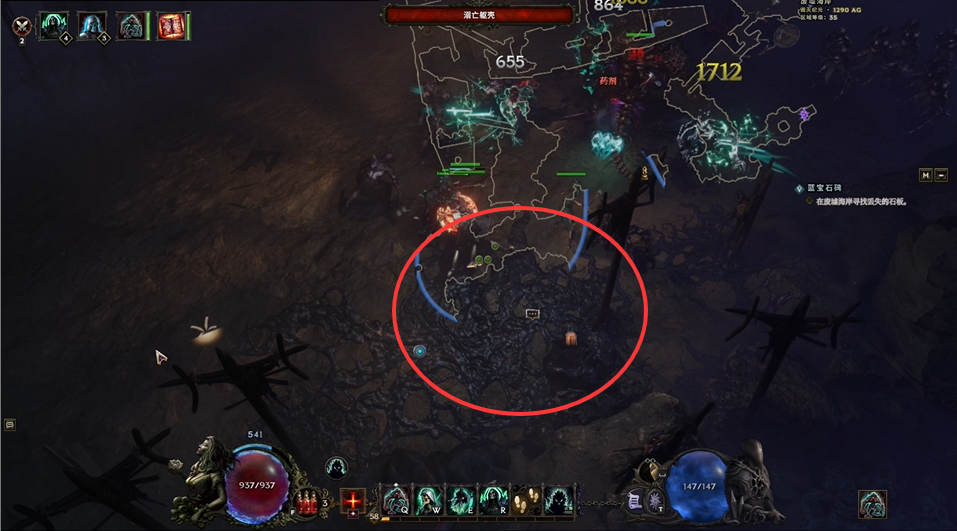This screenshot has height=531, width=957.
Task: Activate the T skill beside mana orb
Action: coord(655,499)
